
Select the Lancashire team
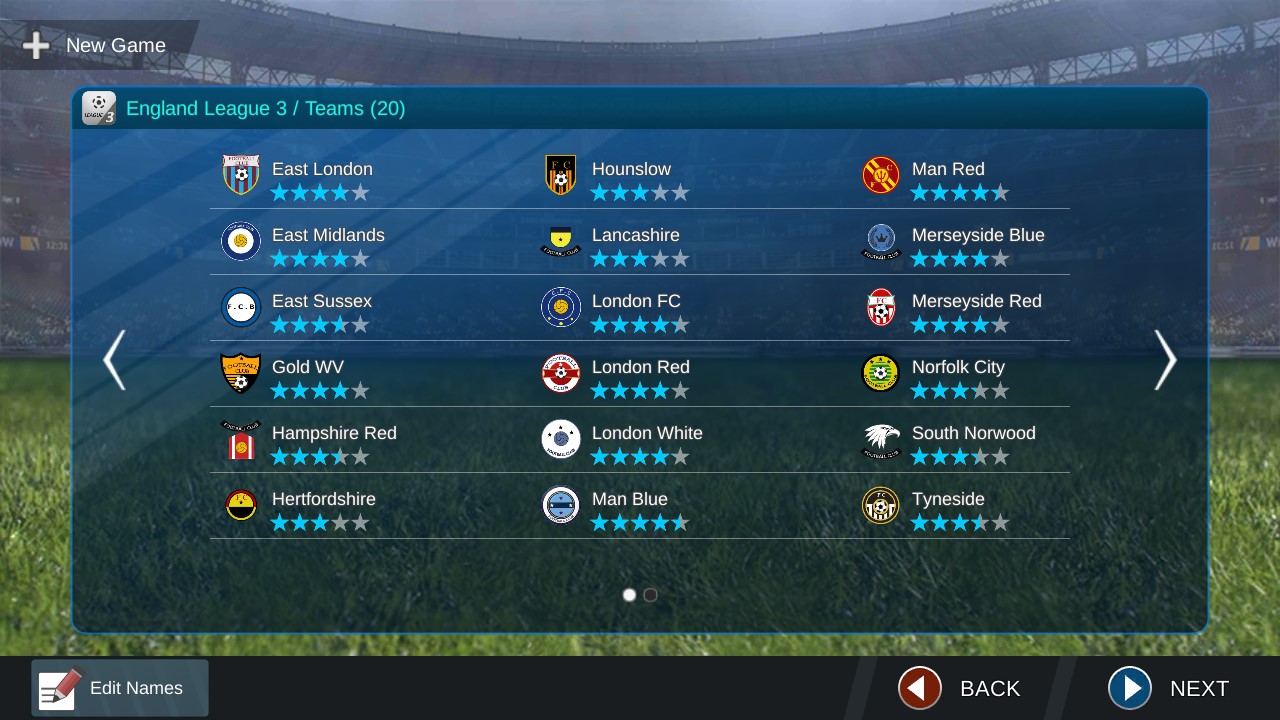coord(635,243)
